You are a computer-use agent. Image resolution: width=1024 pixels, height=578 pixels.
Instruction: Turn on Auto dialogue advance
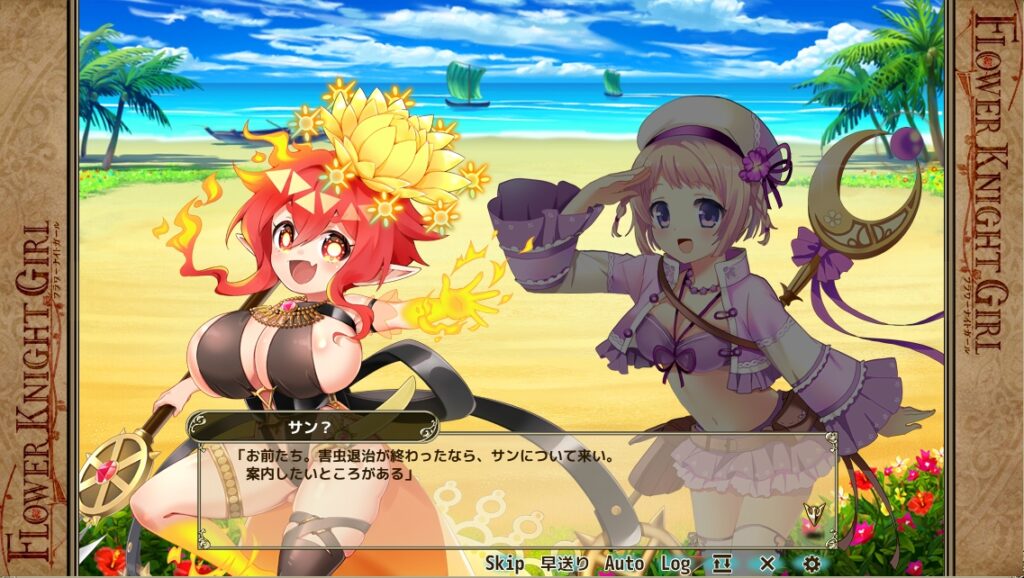[624, 564]
